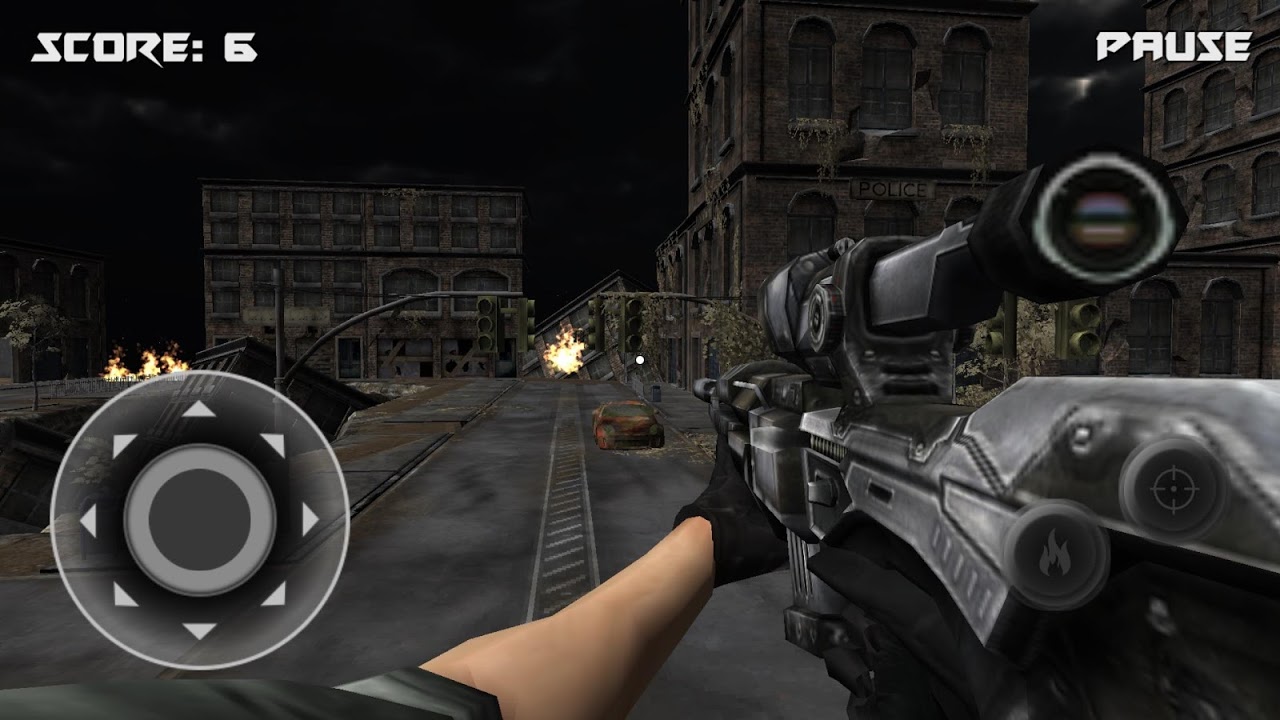The width and height of the screenshot is (1280, 720).
Task: Pause the game
Action: [x=1173, y=47]
